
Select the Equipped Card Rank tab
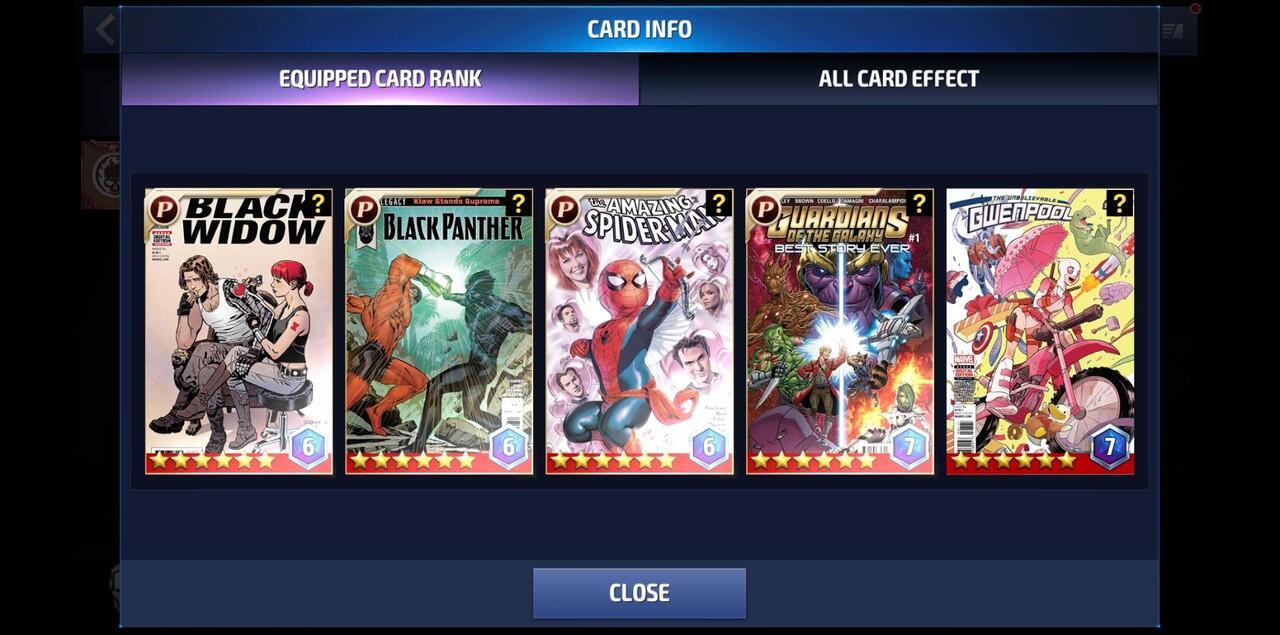tap(380, 79)
